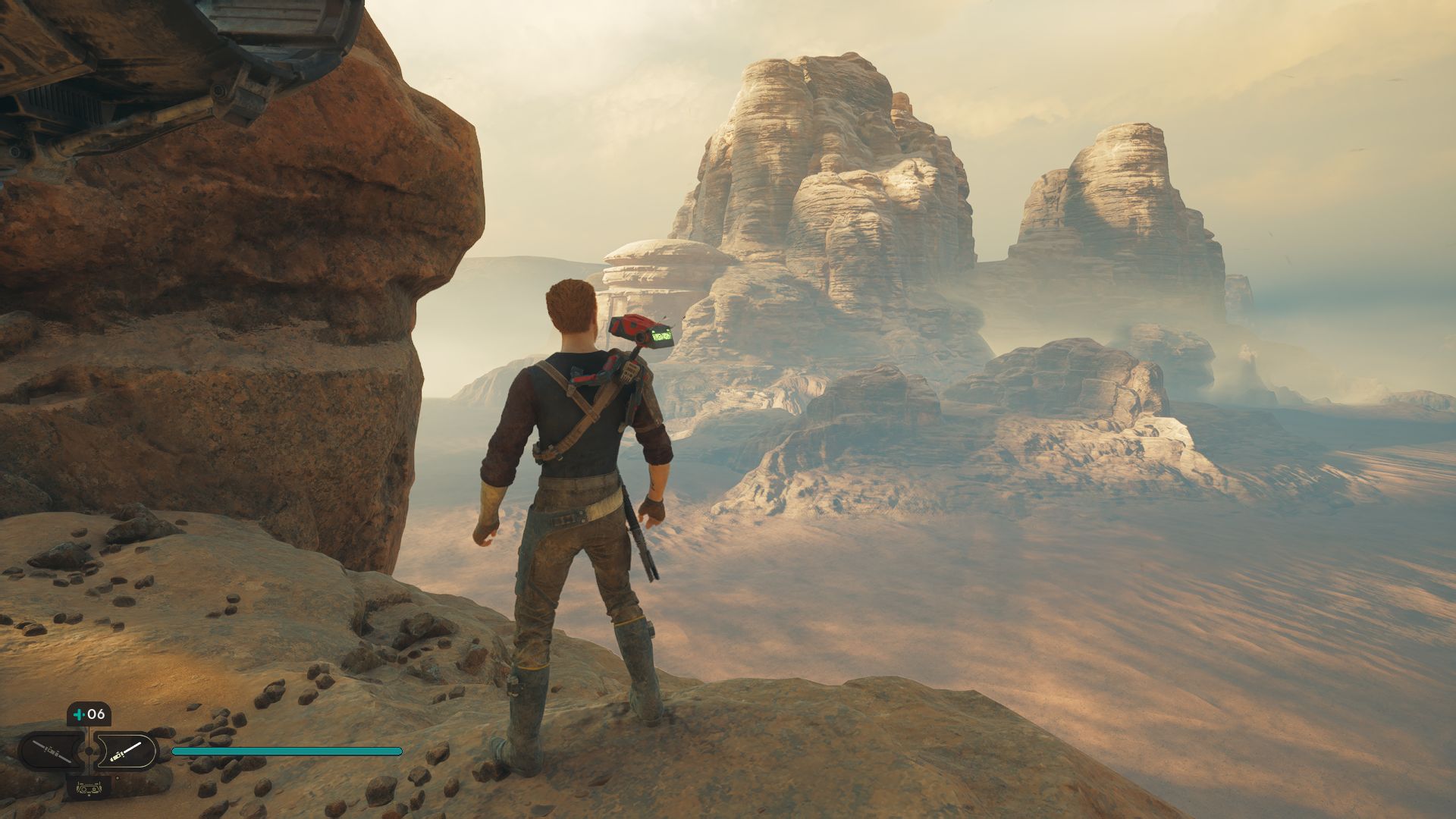Use the healing stim icon
The height and width of the screenshot is (819, 1456).
[79, 714]
